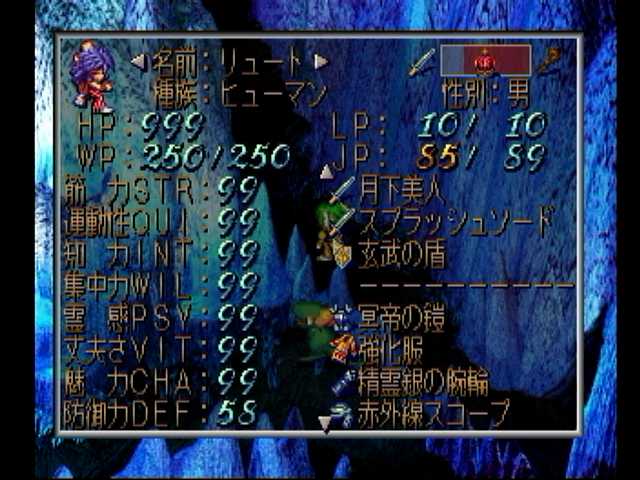Viewport: 640px width, 480px height.
Task: Click the right arrow beside the name リュート
Action: pyautogui.click(x=321, y=62)
